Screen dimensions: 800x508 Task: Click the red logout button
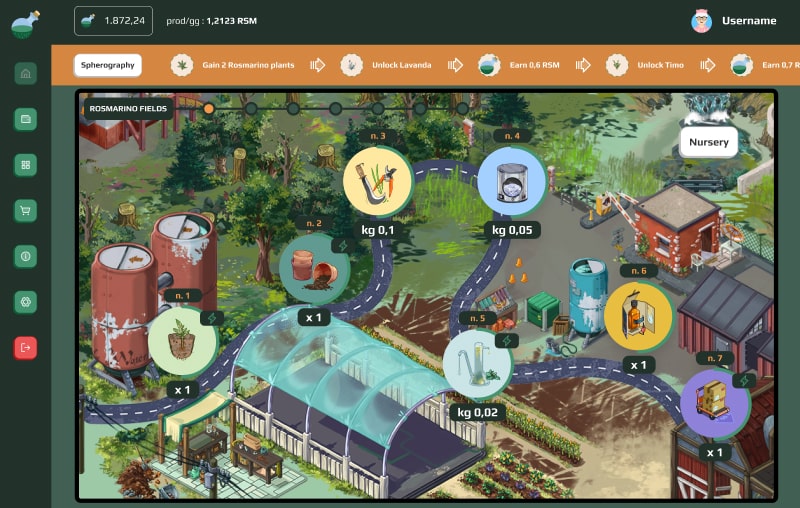coord(26,347)
